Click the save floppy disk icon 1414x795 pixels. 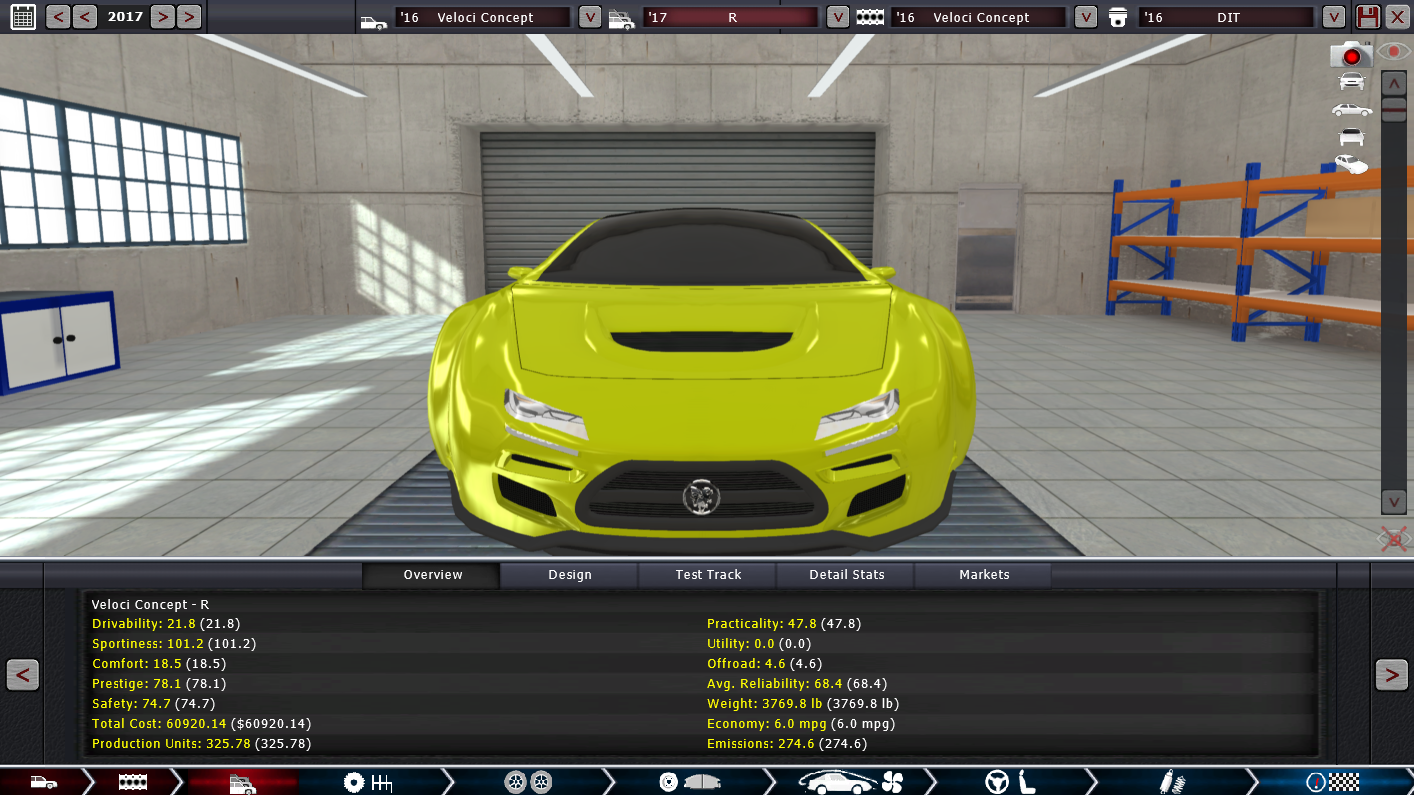click(x=1367, y=16)
